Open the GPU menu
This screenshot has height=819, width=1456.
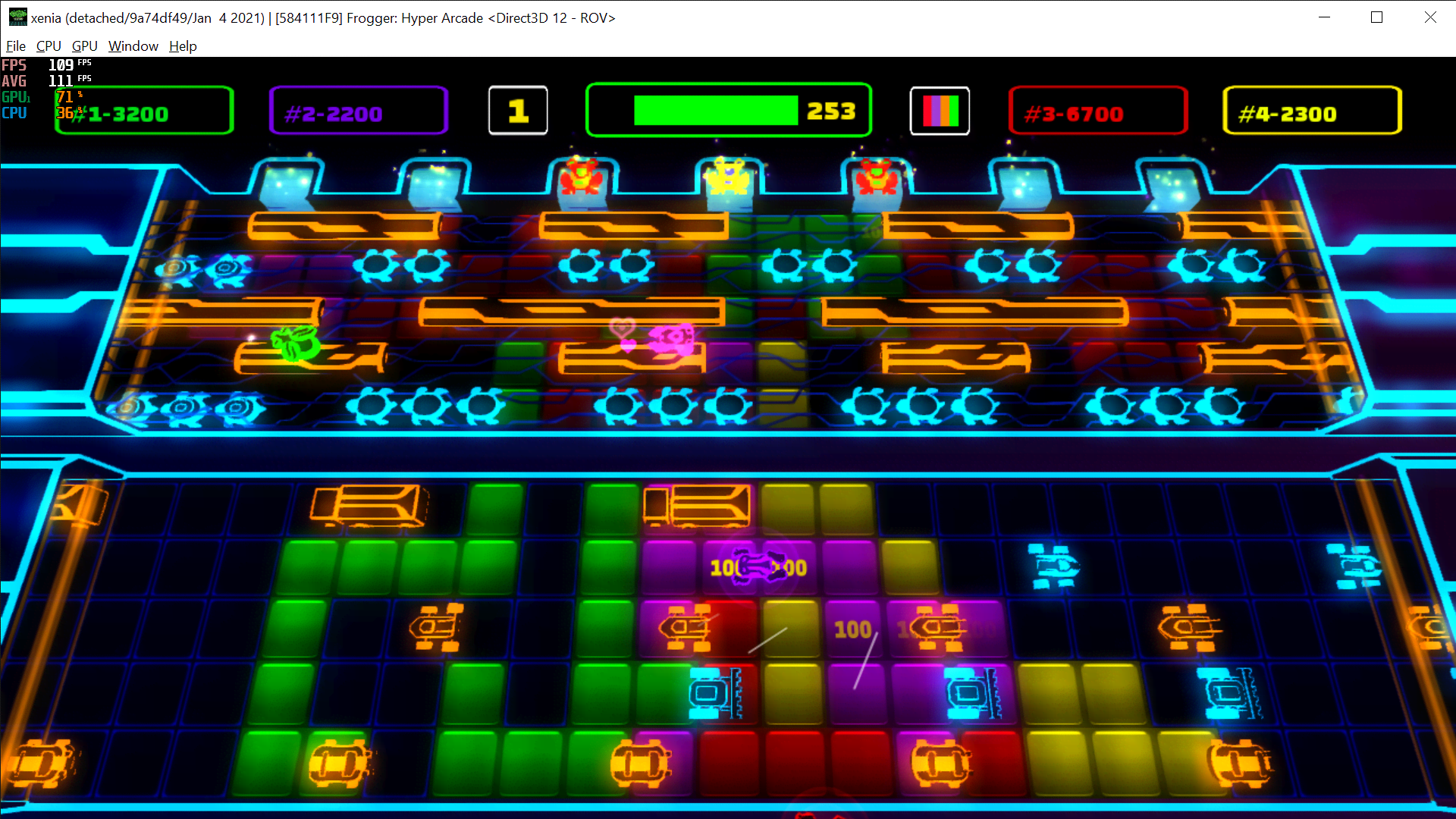click(84, 45)
